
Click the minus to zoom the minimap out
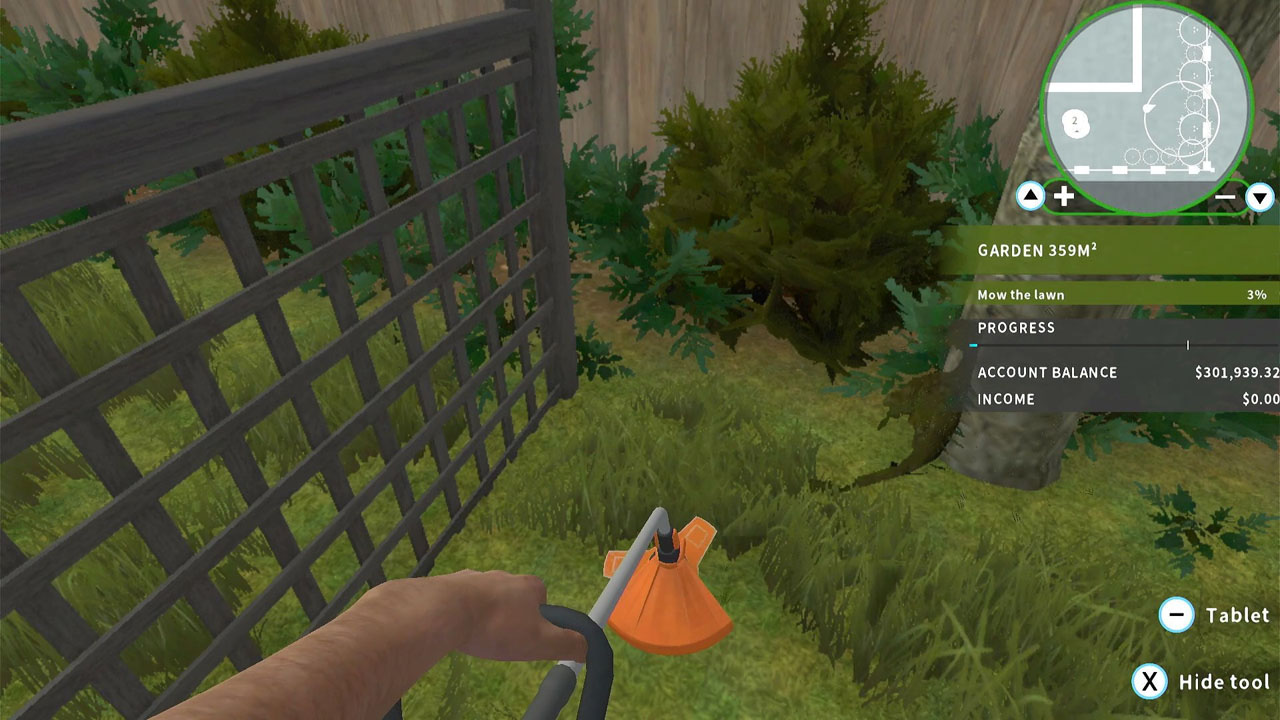click(x=1225, y=196)
